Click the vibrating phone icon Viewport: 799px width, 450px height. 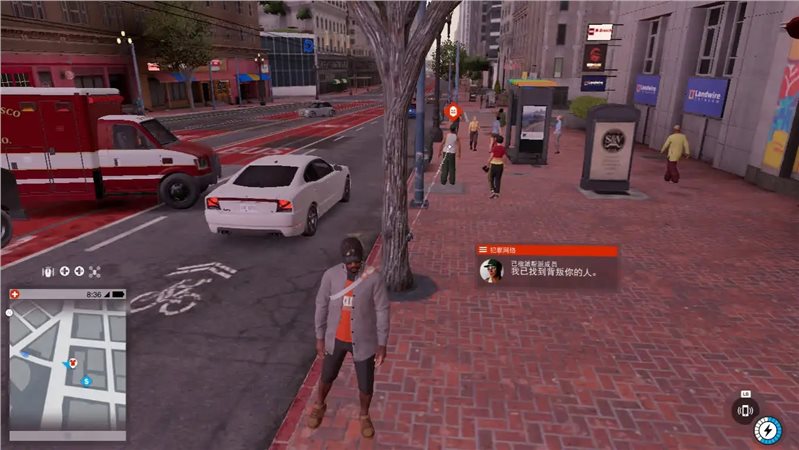(745, 409)
